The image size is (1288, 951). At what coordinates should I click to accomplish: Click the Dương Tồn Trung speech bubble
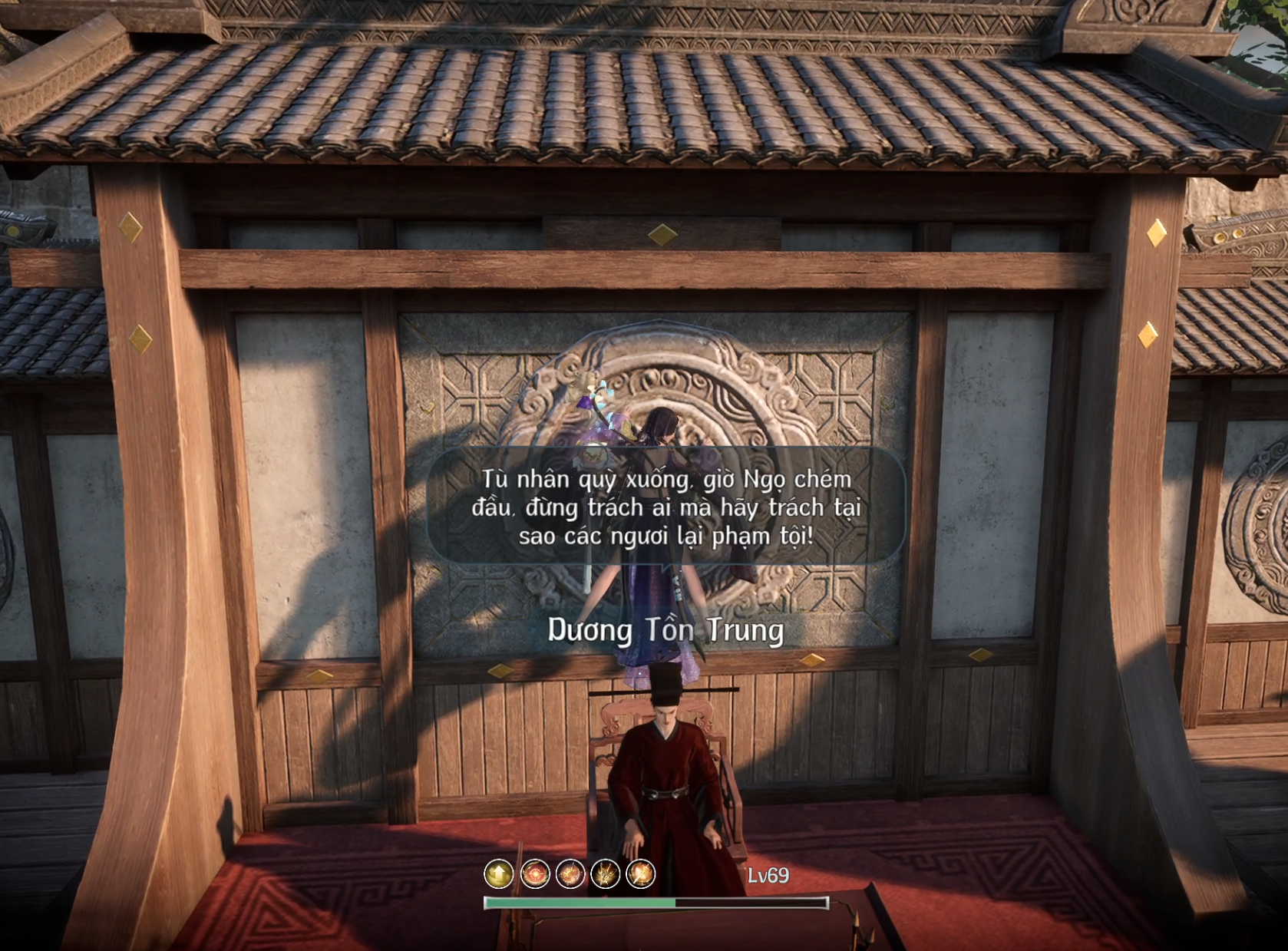[x=666, y=507]
